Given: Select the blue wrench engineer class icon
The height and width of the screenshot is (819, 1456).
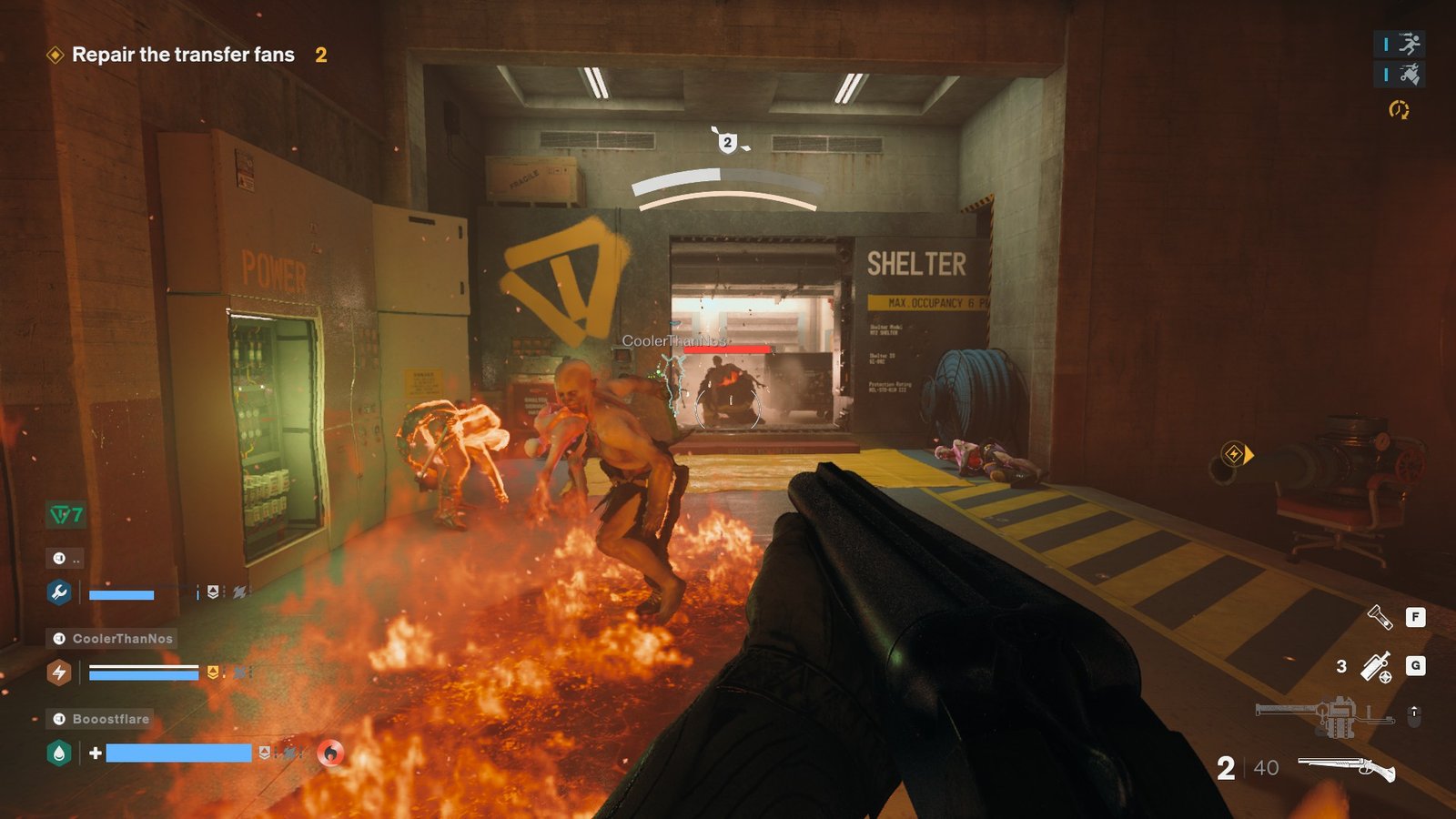Looking at the screenshot, I should [59, 592].
